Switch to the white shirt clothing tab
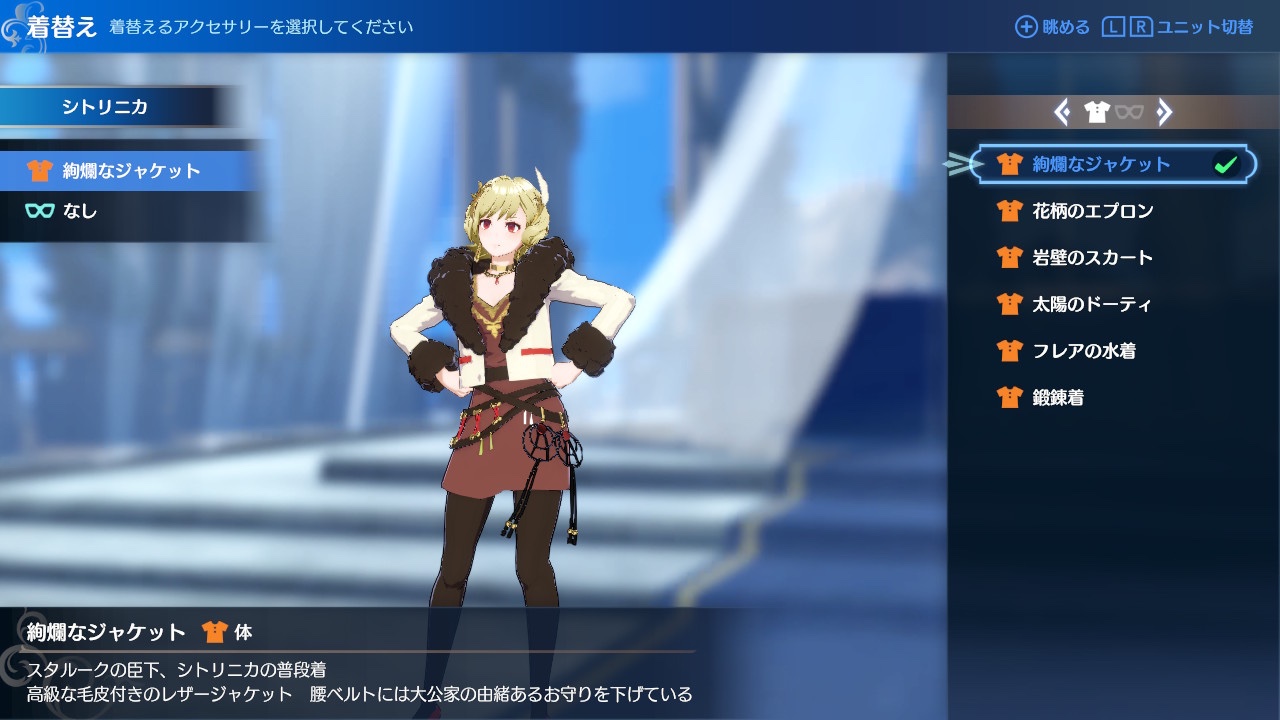 [1097, 112]
